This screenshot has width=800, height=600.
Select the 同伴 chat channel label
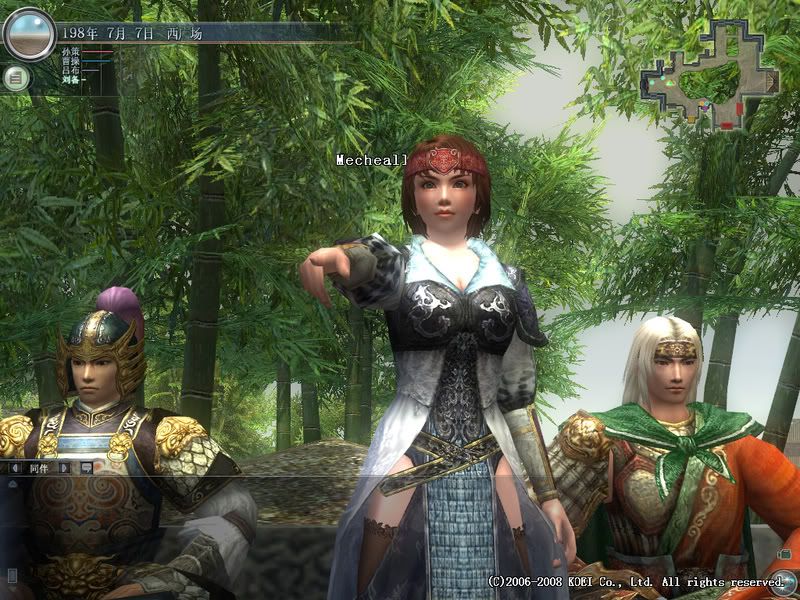click(40, 467)
